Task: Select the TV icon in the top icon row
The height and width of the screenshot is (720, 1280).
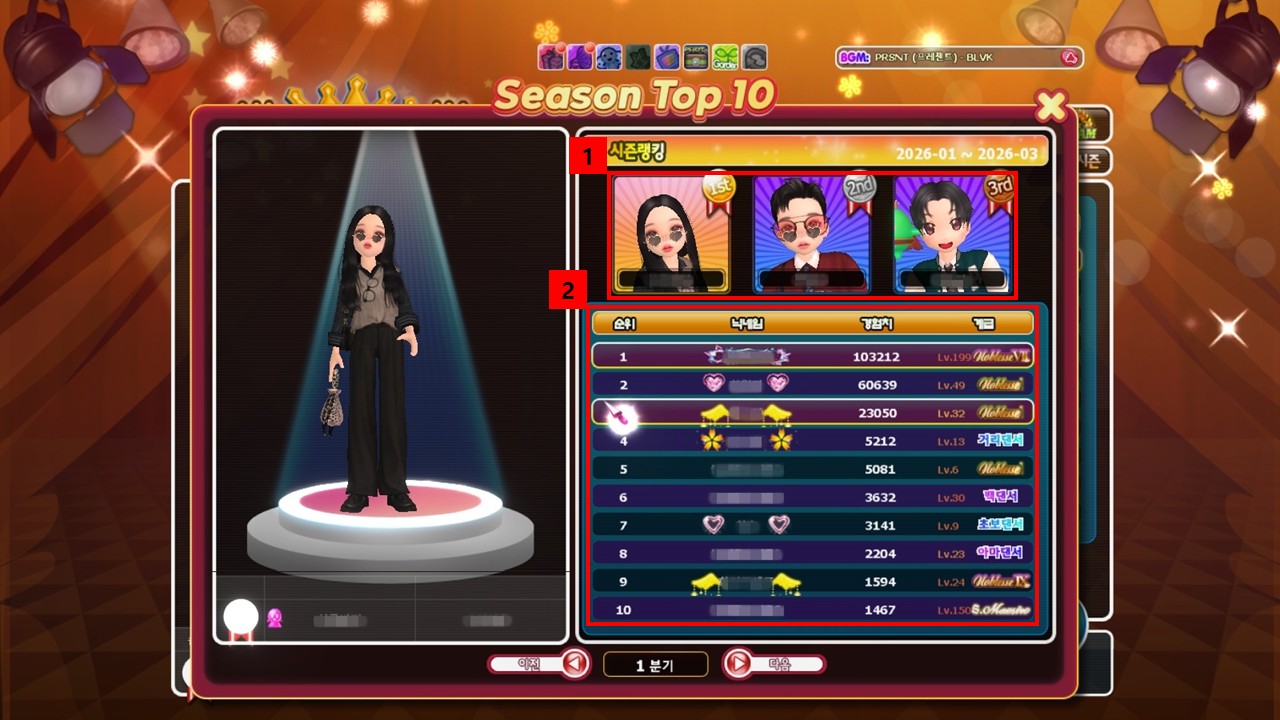Action: point(666,57)
